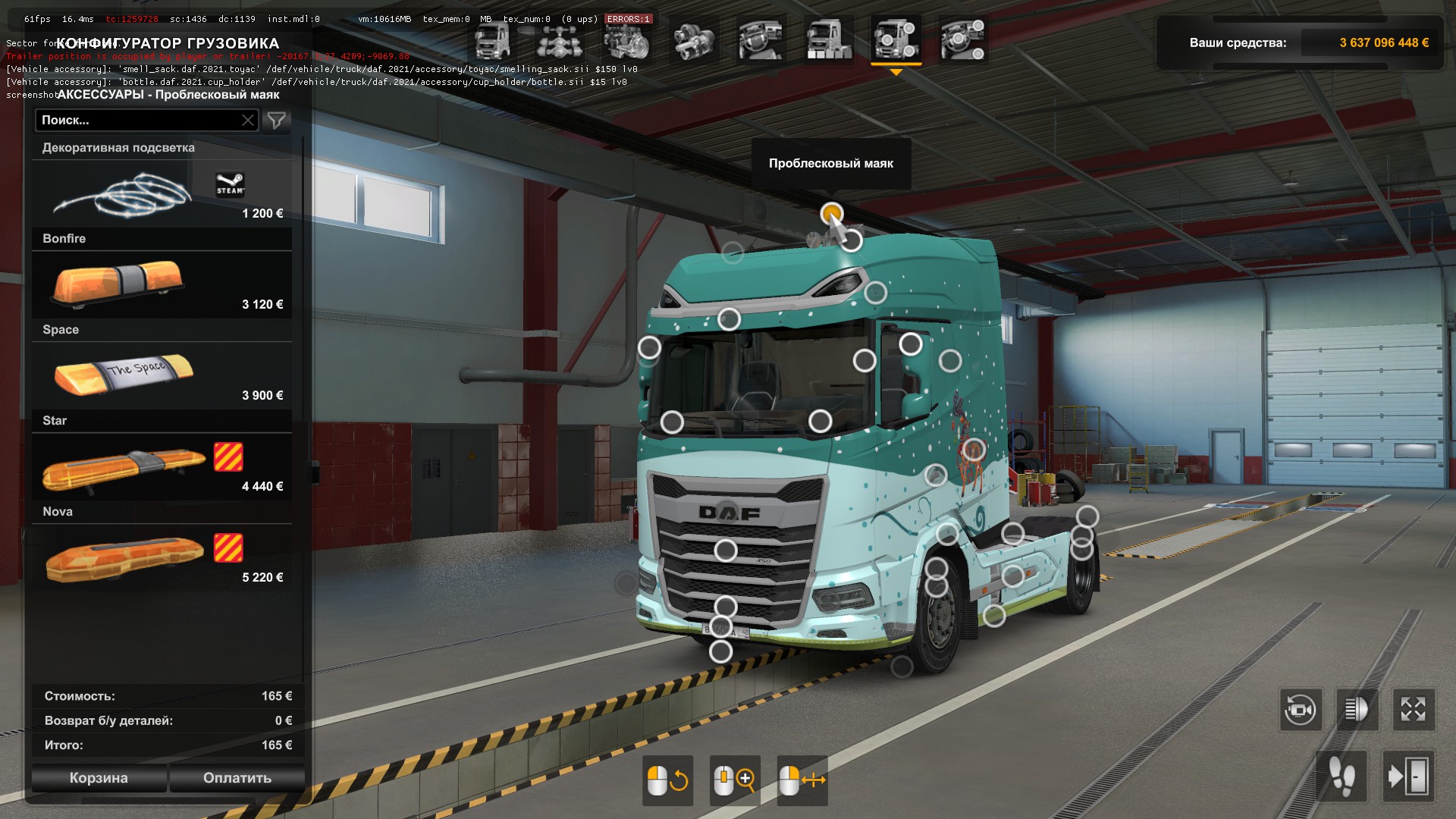Switch to the interior steering wheel tab
Viewport: 1456px width, 819px height.
click(761, 39)
